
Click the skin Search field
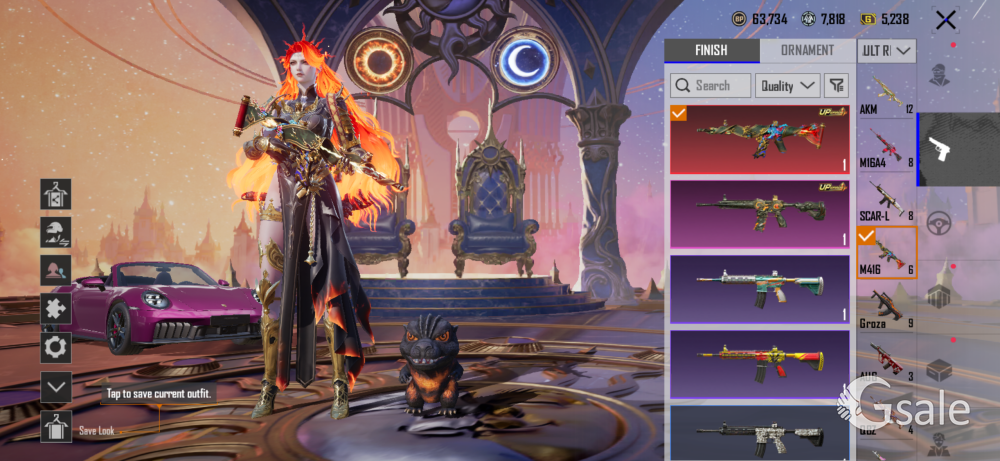click(x=711, y=86)
